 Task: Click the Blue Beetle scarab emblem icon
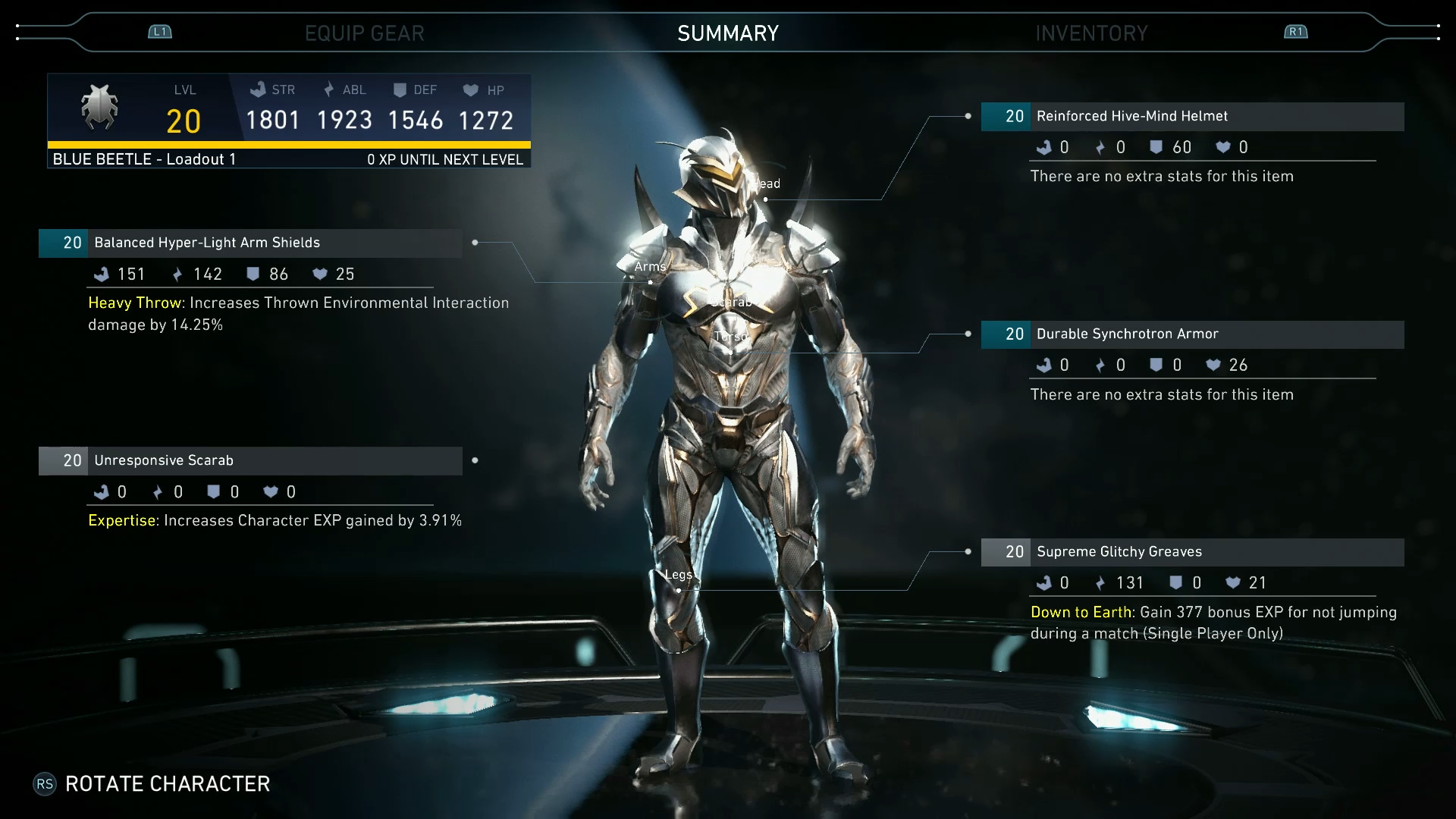[x=99, y=107]
